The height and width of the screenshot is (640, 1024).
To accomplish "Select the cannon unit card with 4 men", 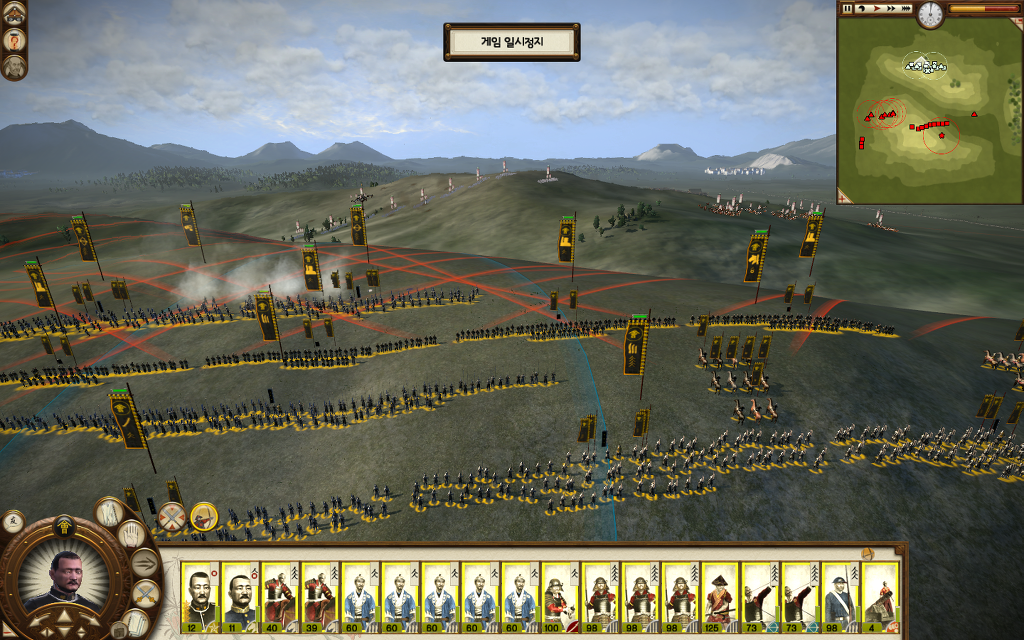I will pyautogui.click(x=880, y=594).
